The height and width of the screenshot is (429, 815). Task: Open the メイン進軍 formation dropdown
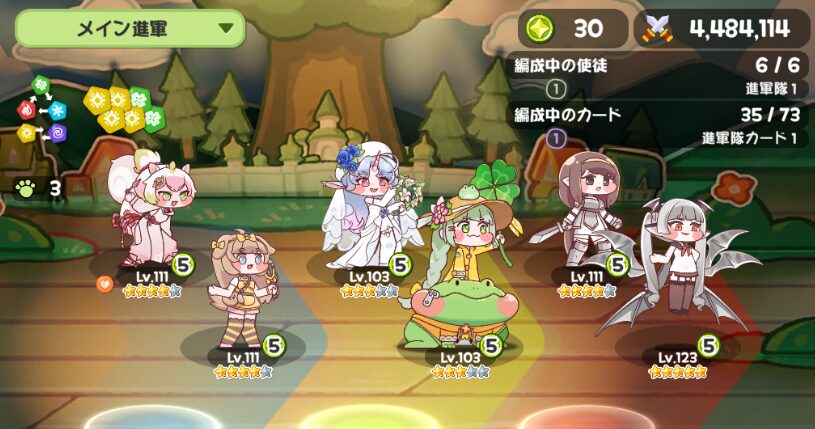(x=130, y=28)
